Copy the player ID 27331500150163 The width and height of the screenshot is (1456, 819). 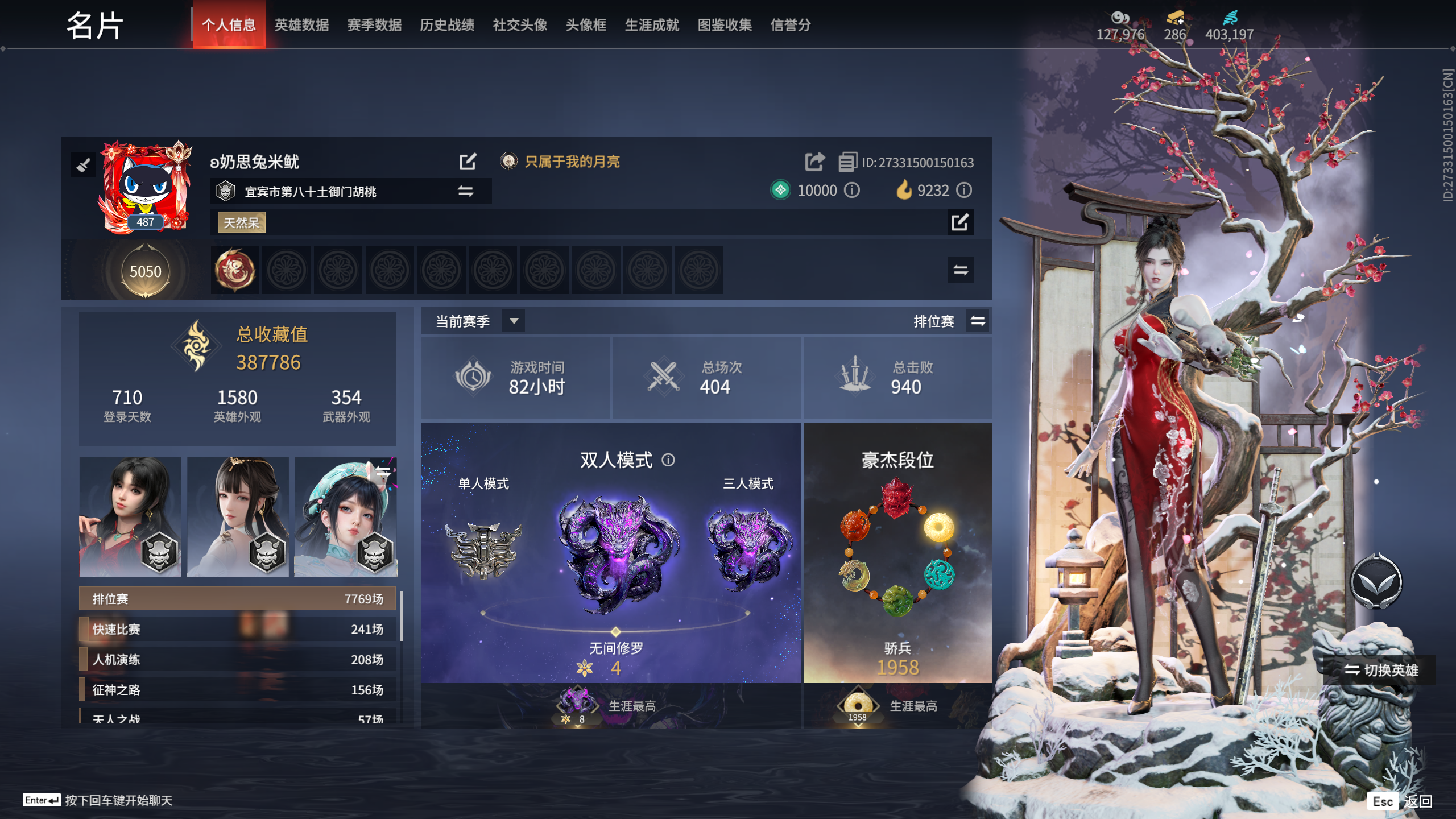pos(847,161)
